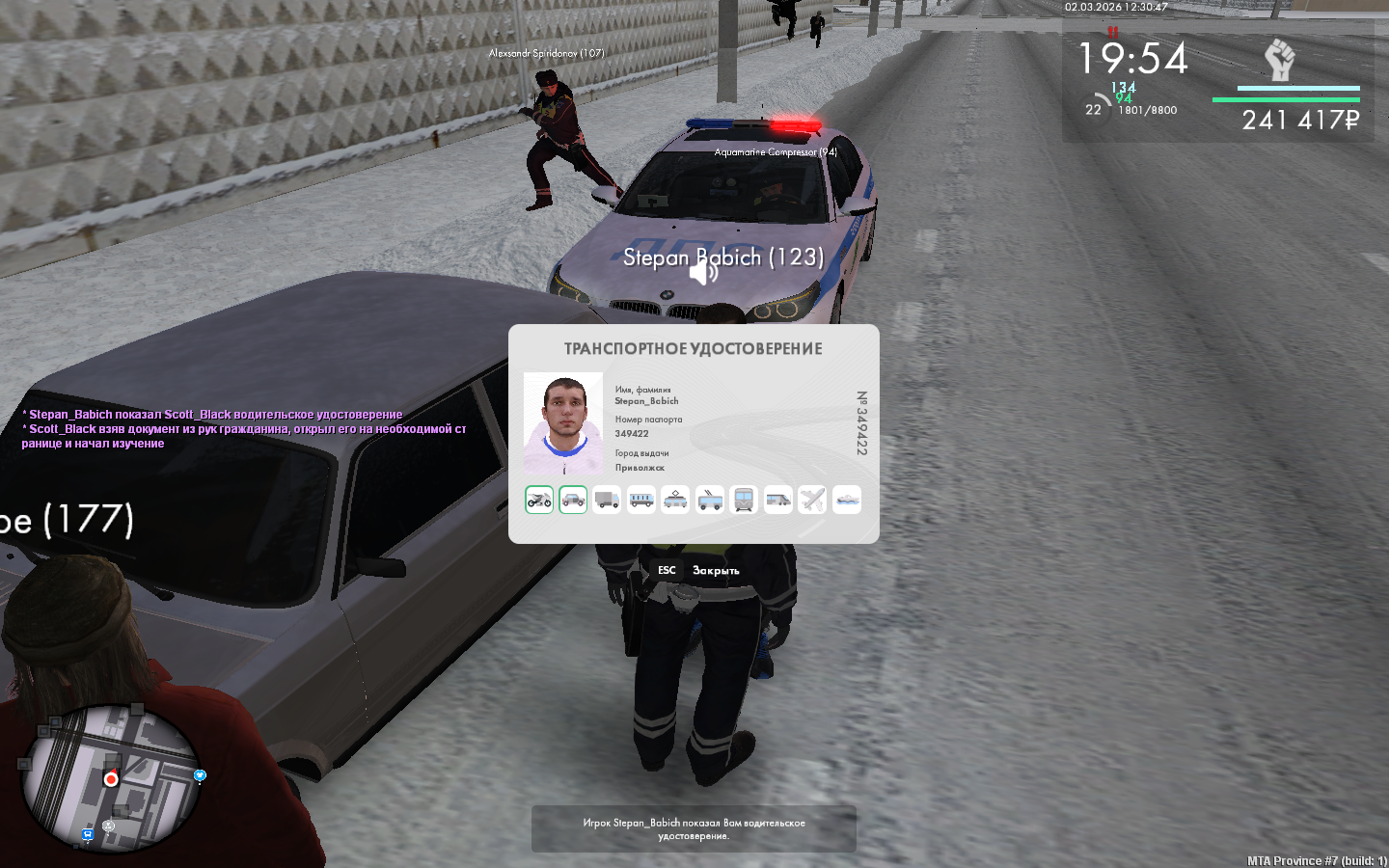Choose the trolleybus license category icon
This screenshot has height=868, width=1389.
tap(710, 500)
